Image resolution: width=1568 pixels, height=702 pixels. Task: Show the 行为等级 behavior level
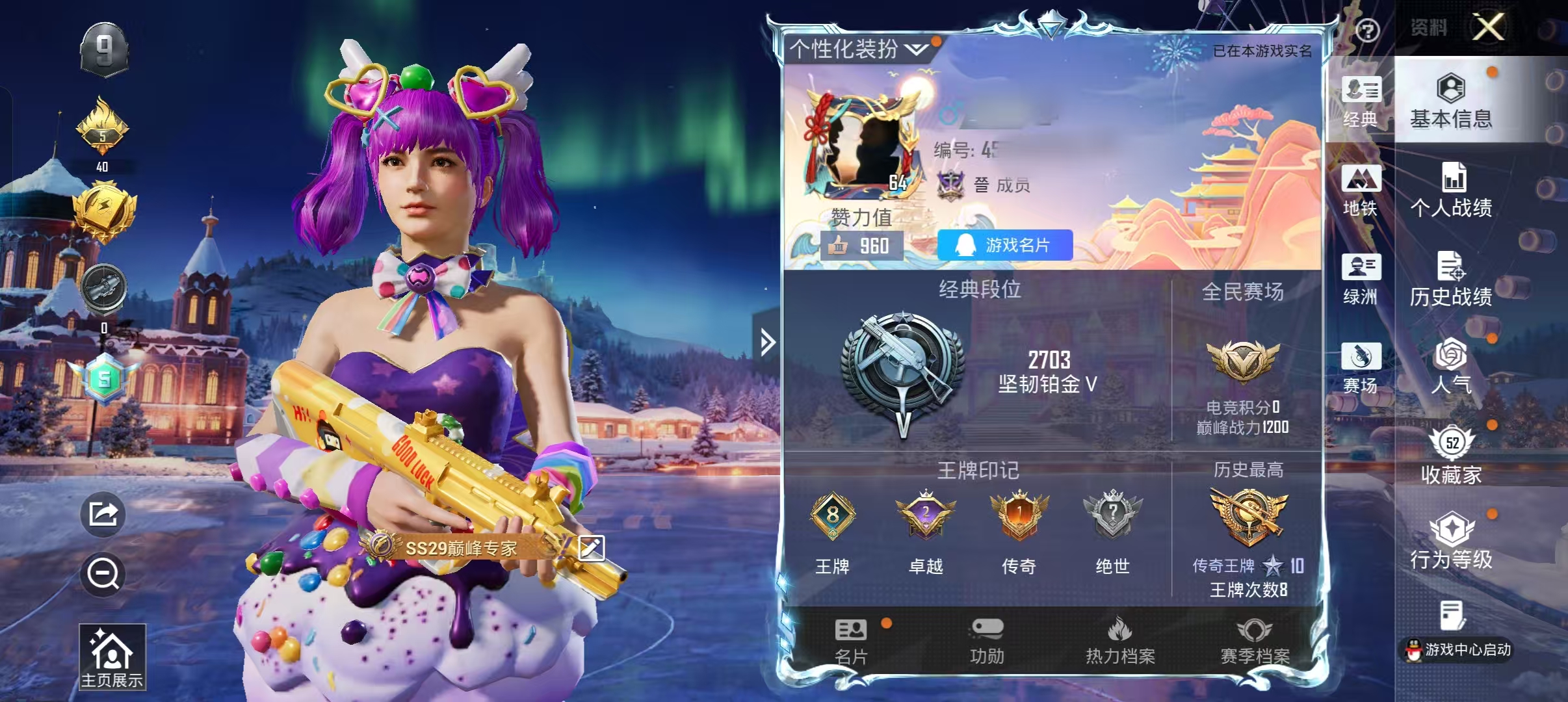tap(1451, 542)
